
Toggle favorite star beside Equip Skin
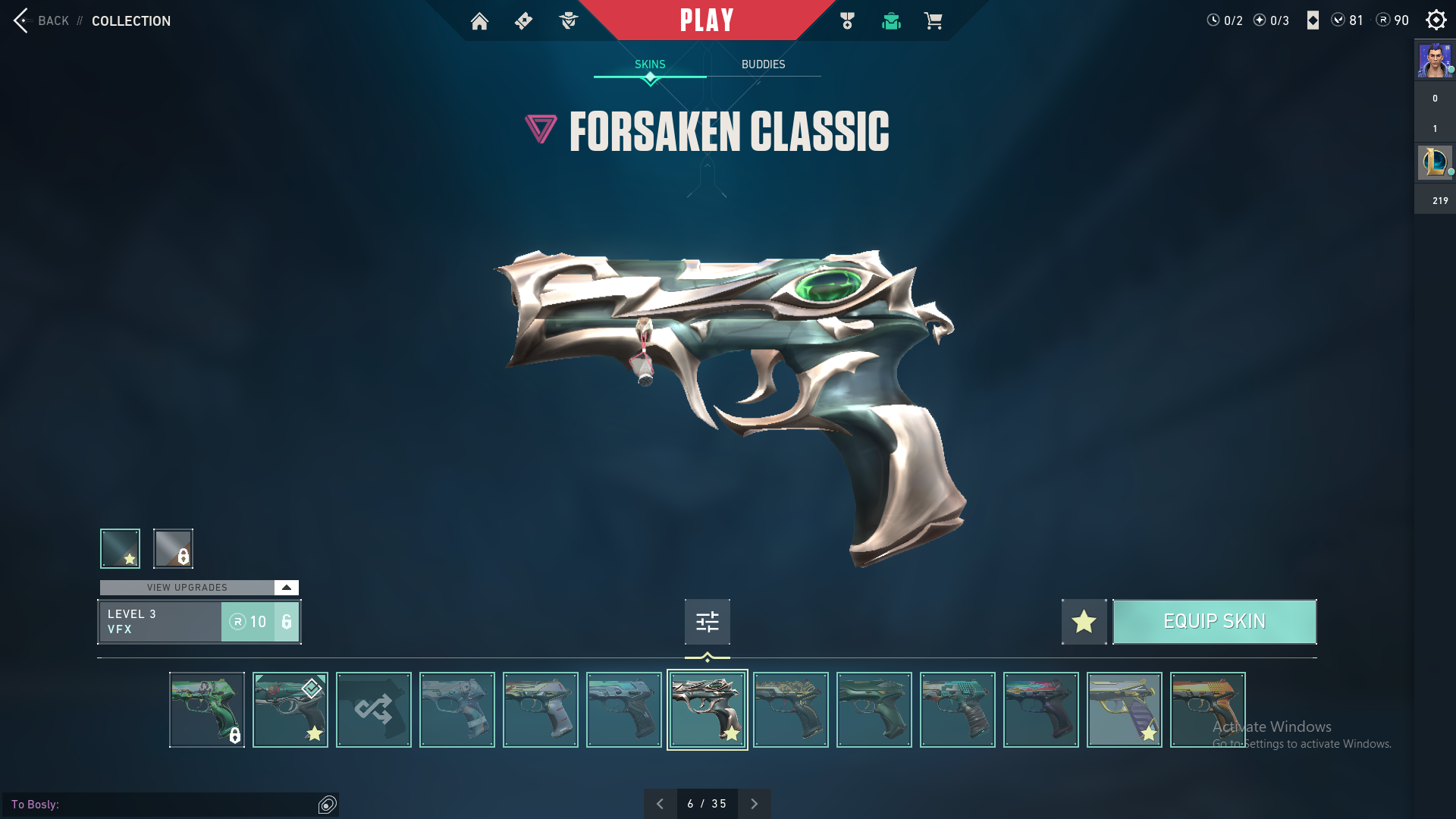(x=1084, y=622)
